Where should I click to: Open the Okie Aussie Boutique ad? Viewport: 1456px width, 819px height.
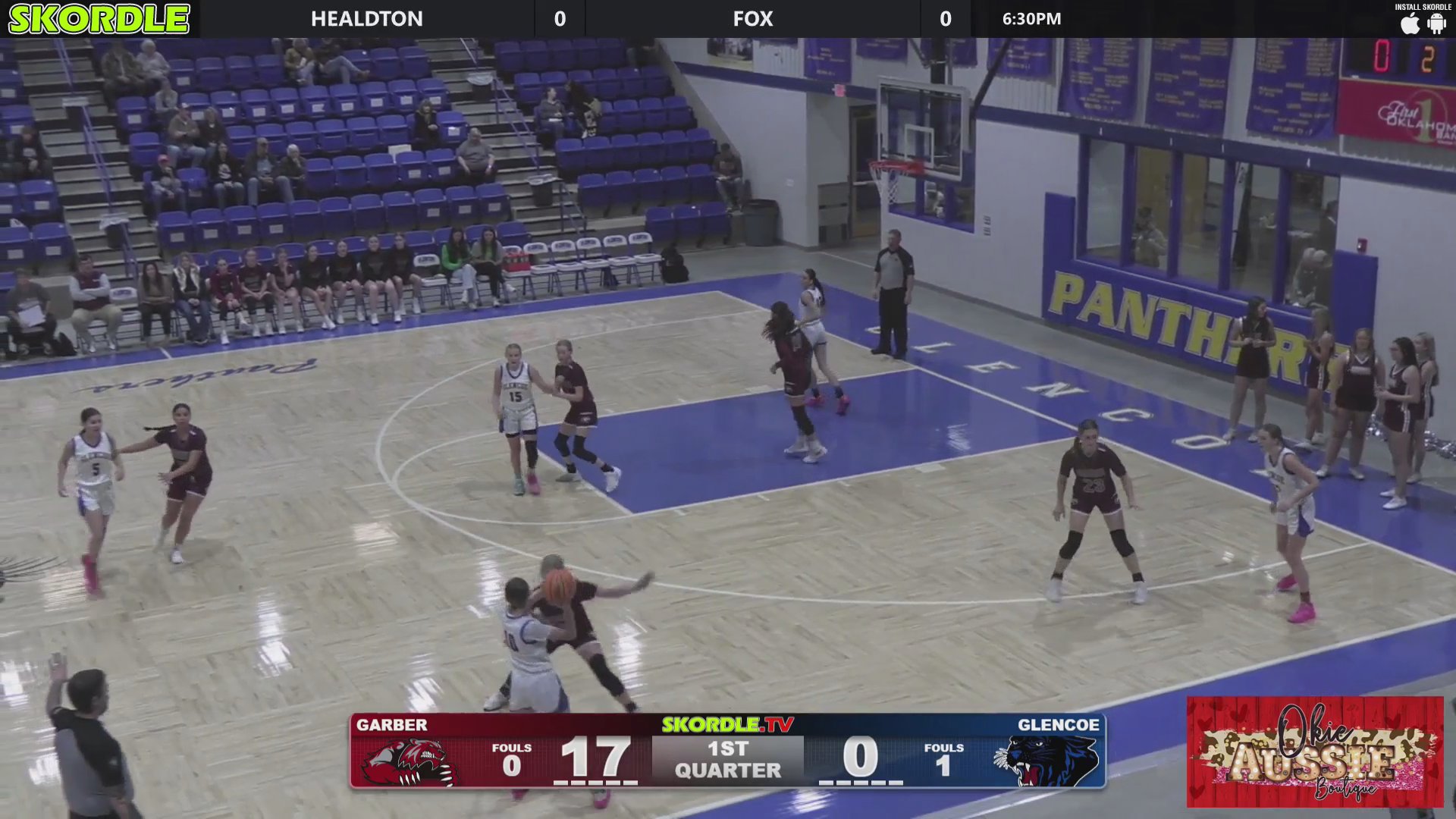1315,752
